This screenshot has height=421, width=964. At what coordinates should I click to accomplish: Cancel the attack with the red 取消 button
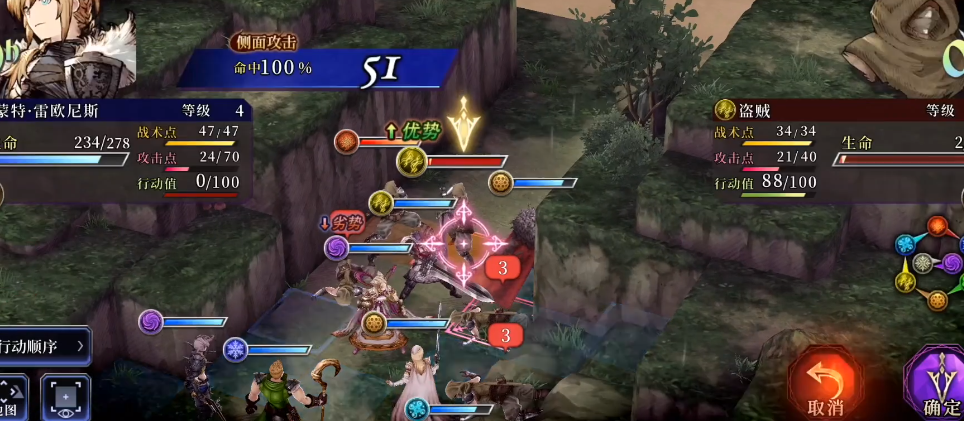824,384
